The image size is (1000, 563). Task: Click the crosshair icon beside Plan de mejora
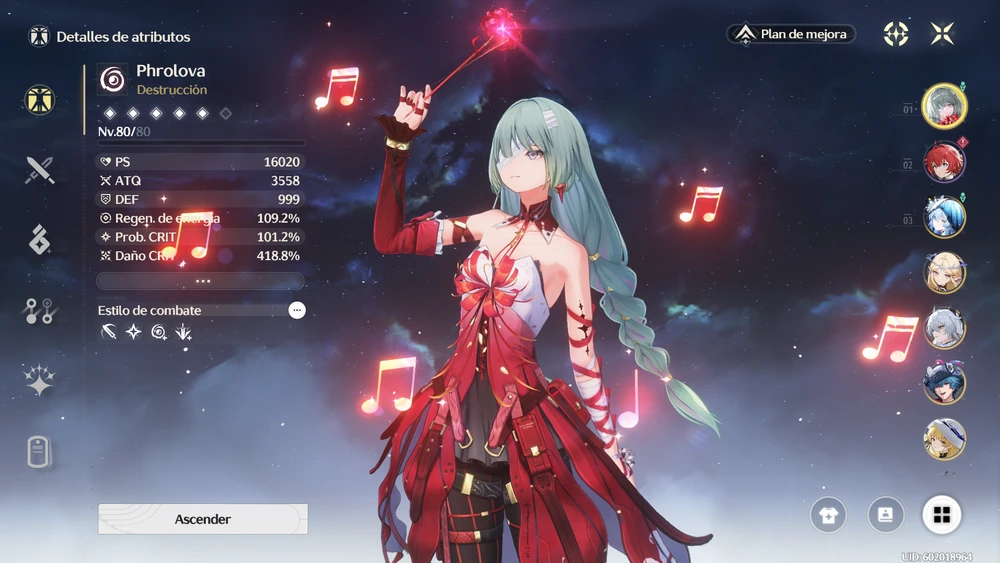pyautogui.click(x=896, y=34)
